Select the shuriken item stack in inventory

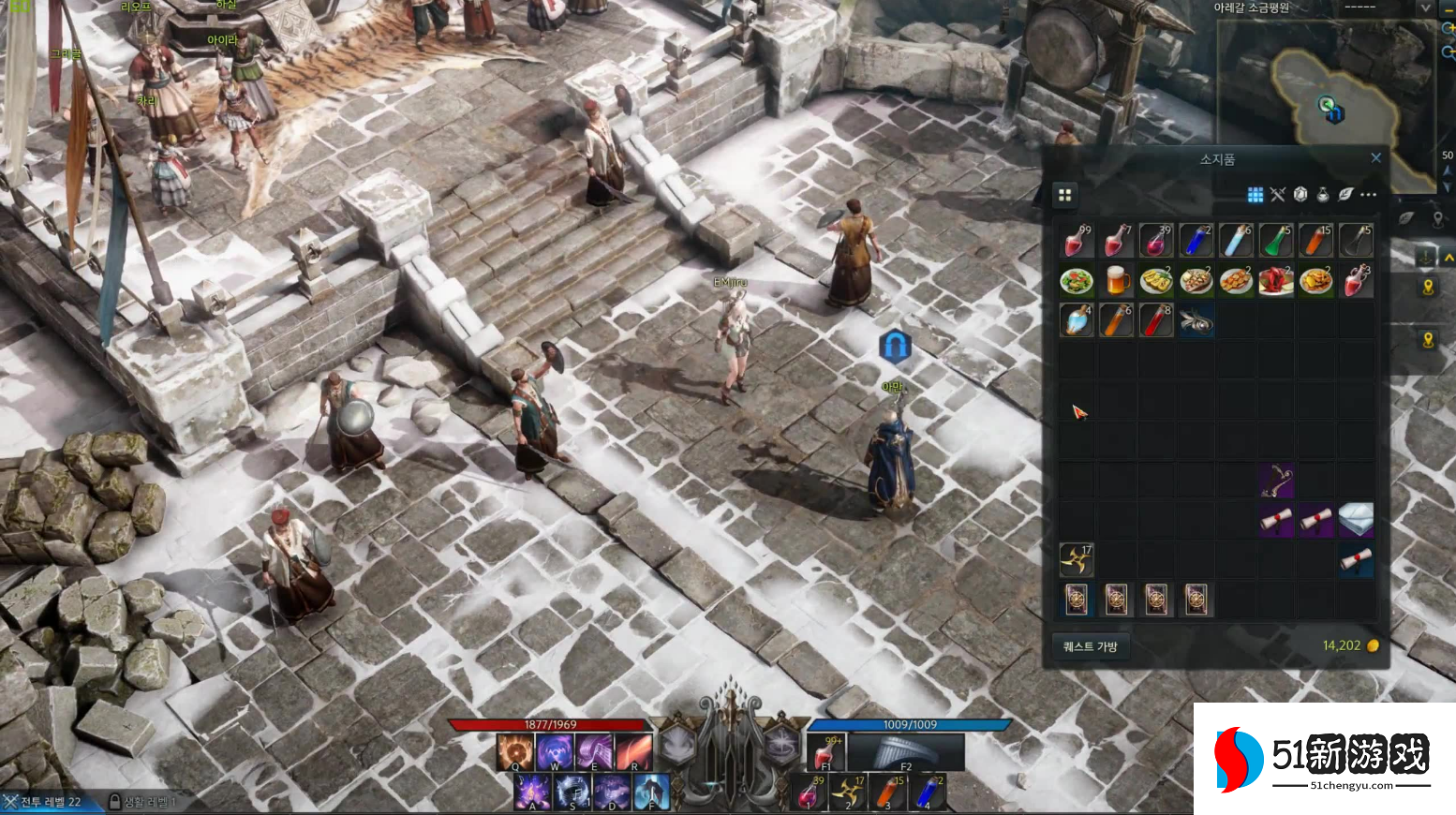(1076, 559)
